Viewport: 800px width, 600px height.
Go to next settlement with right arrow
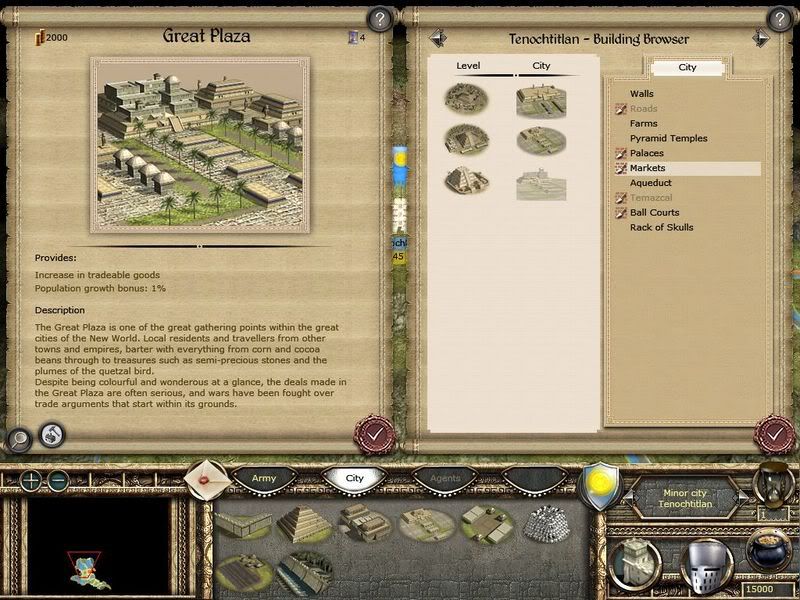(x=761, y=38)
